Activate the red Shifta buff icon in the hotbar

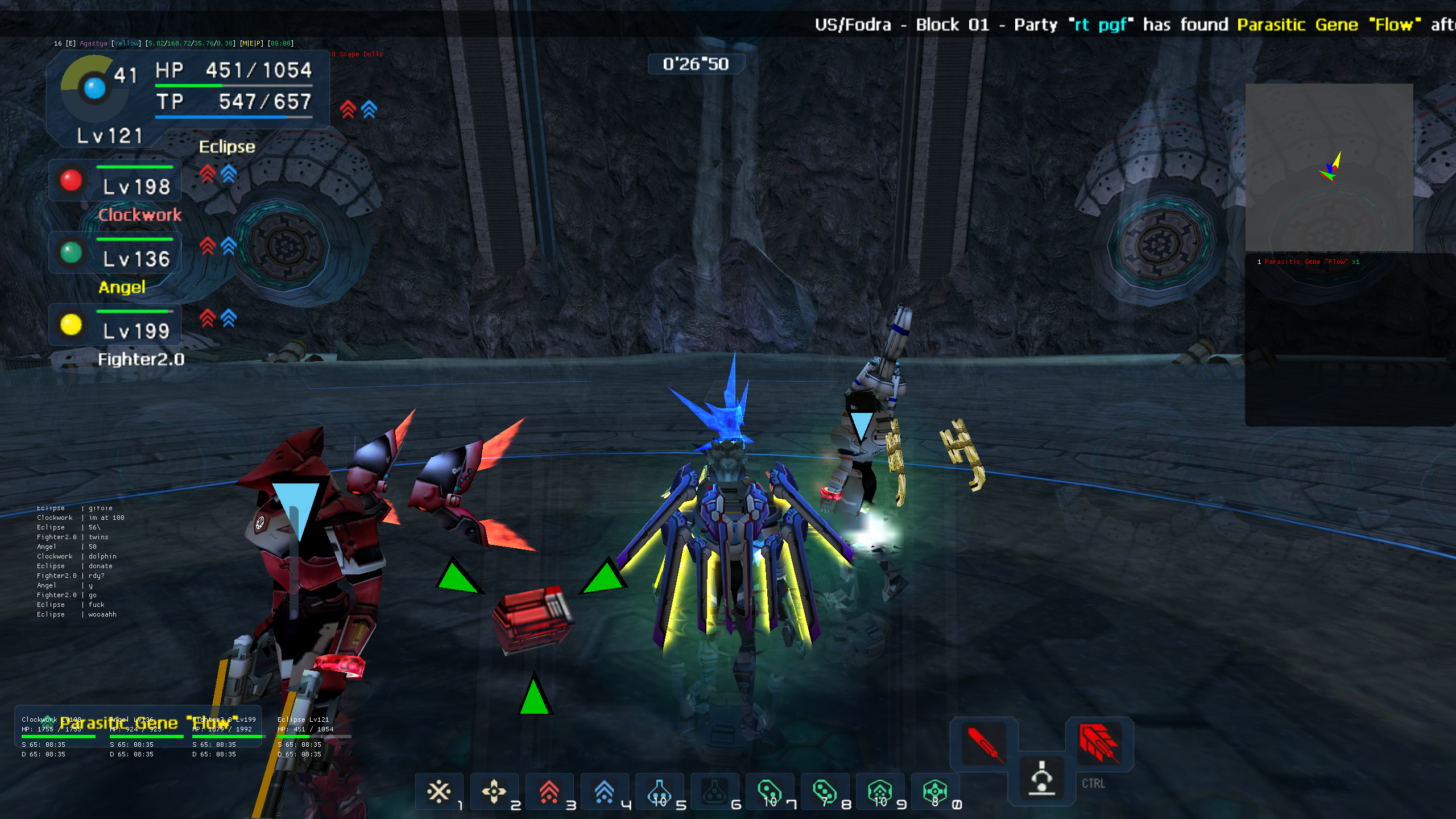click(x=549, y=792)
